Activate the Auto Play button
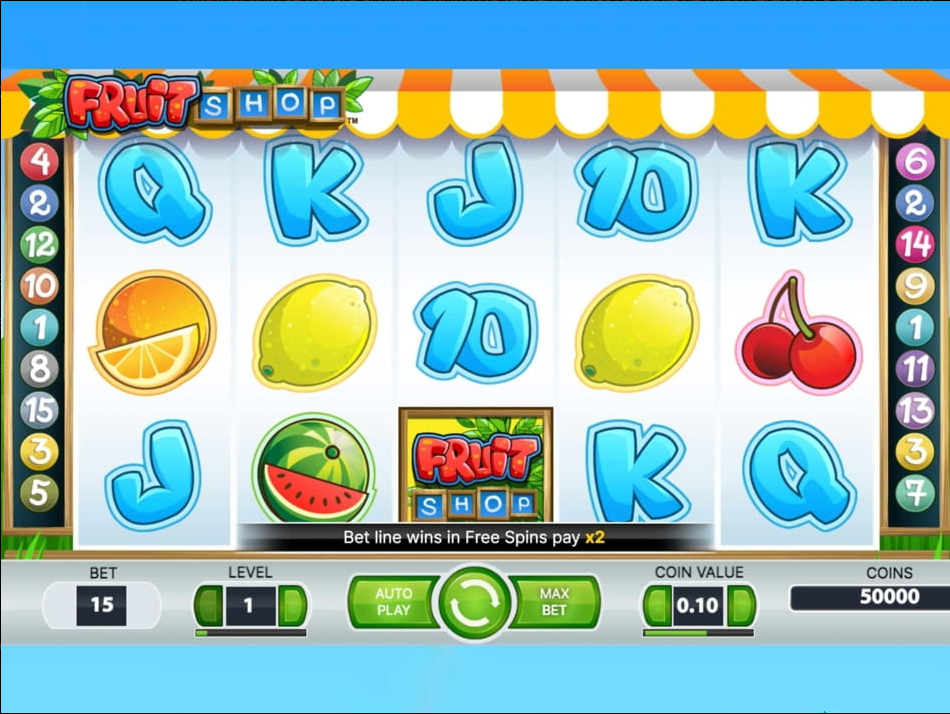 click(392, 602)
